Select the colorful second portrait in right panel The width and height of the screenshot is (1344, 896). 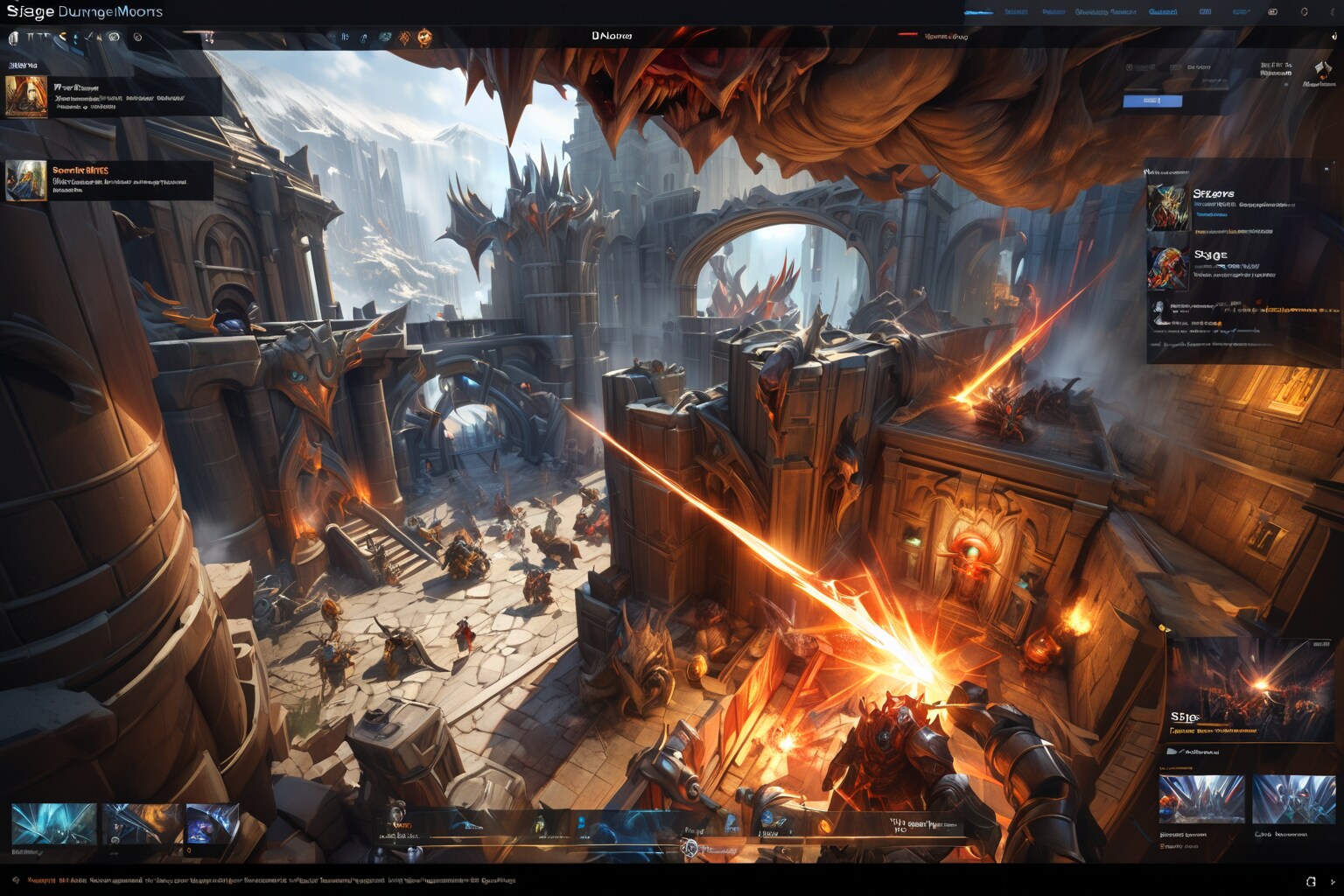click(1168, 268)
